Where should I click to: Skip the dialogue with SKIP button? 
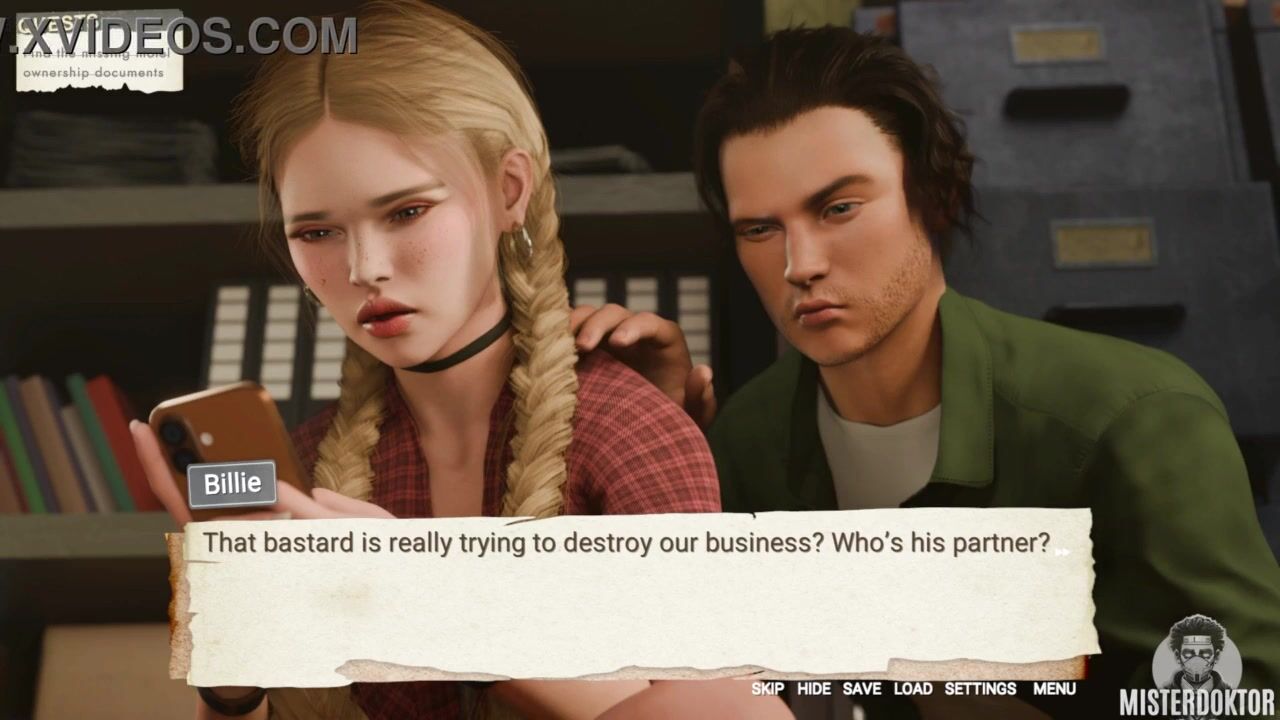[x=767, y=689]
